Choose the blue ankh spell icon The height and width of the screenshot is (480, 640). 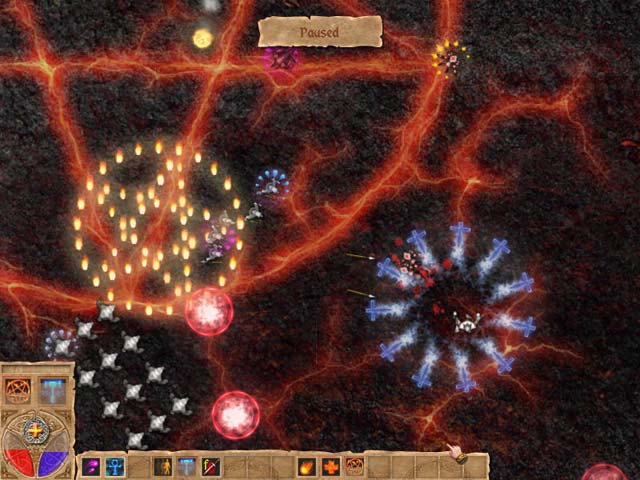pos(115,466)
